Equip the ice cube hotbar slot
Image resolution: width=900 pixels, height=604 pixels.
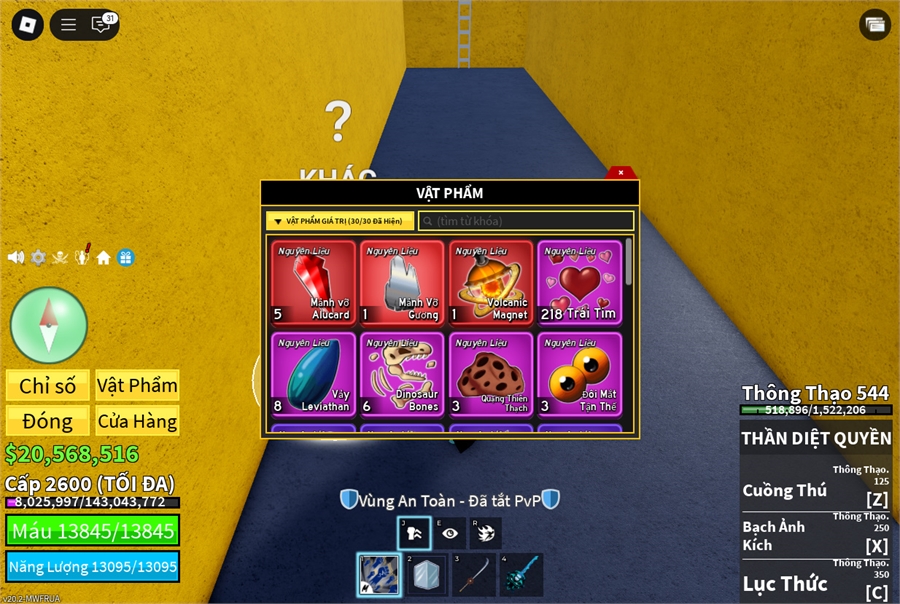pos(427,575)
